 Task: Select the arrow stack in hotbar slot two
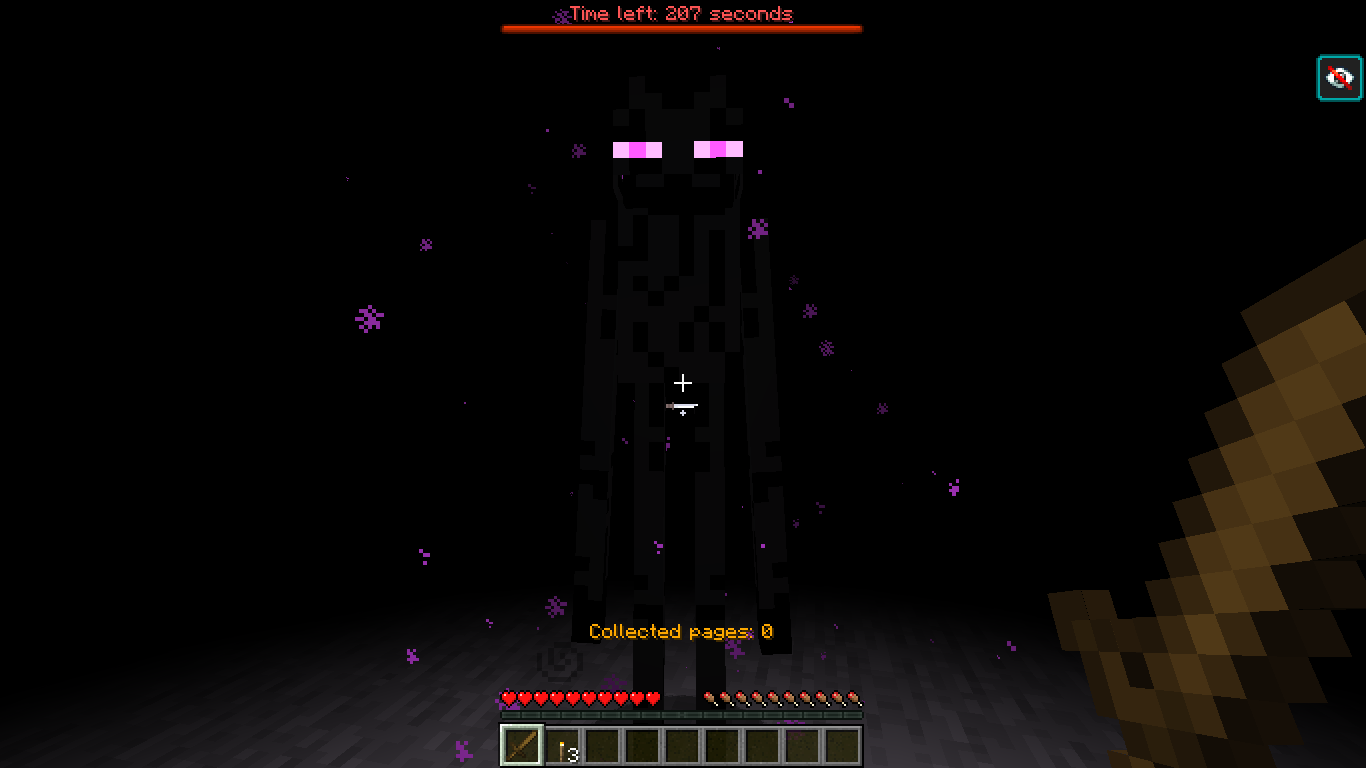click(561, 744)
